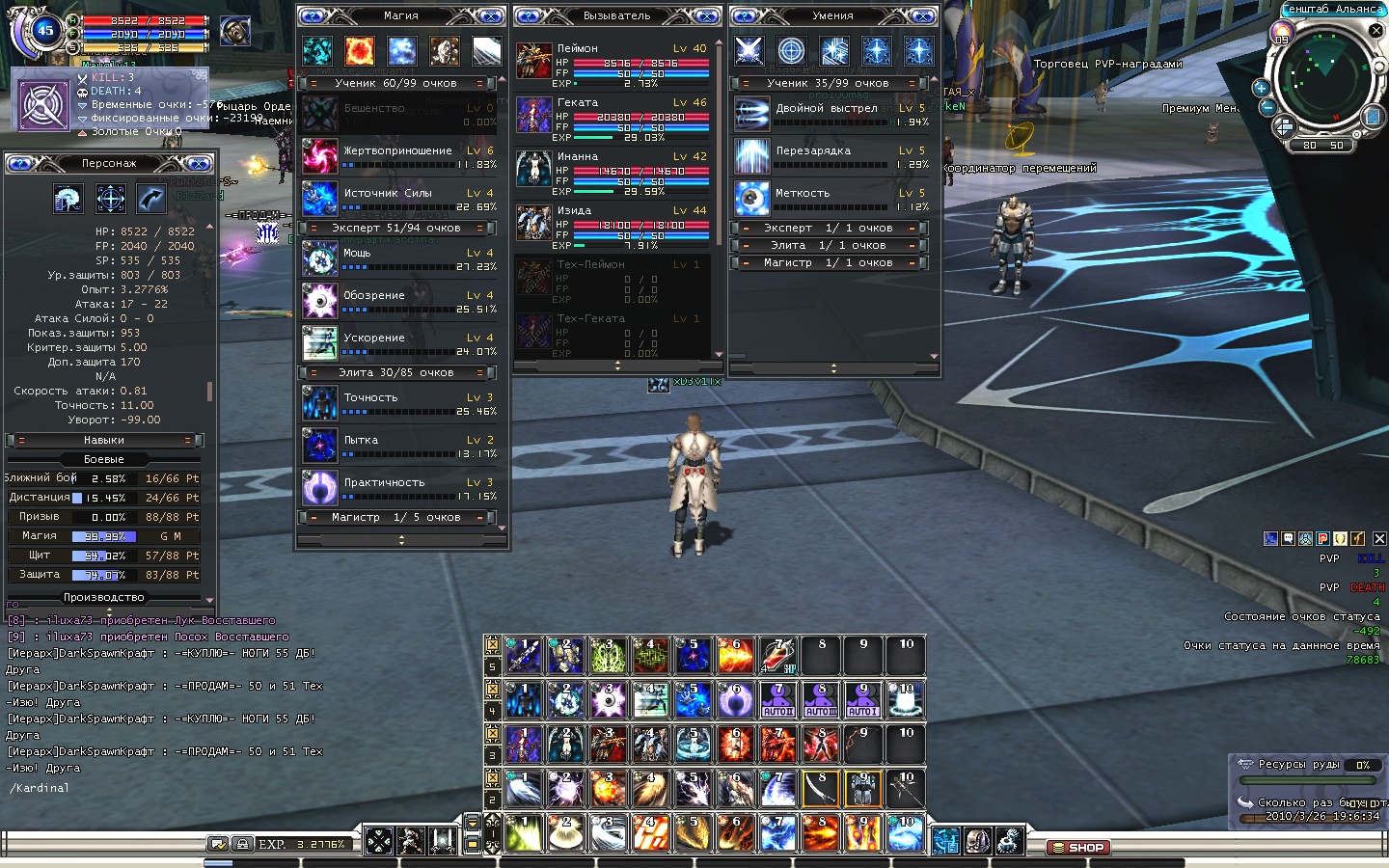The width and height of the screenshot is (1389, 868).
Task: Close the Магия panel
Action: click(x=491, y=16)
